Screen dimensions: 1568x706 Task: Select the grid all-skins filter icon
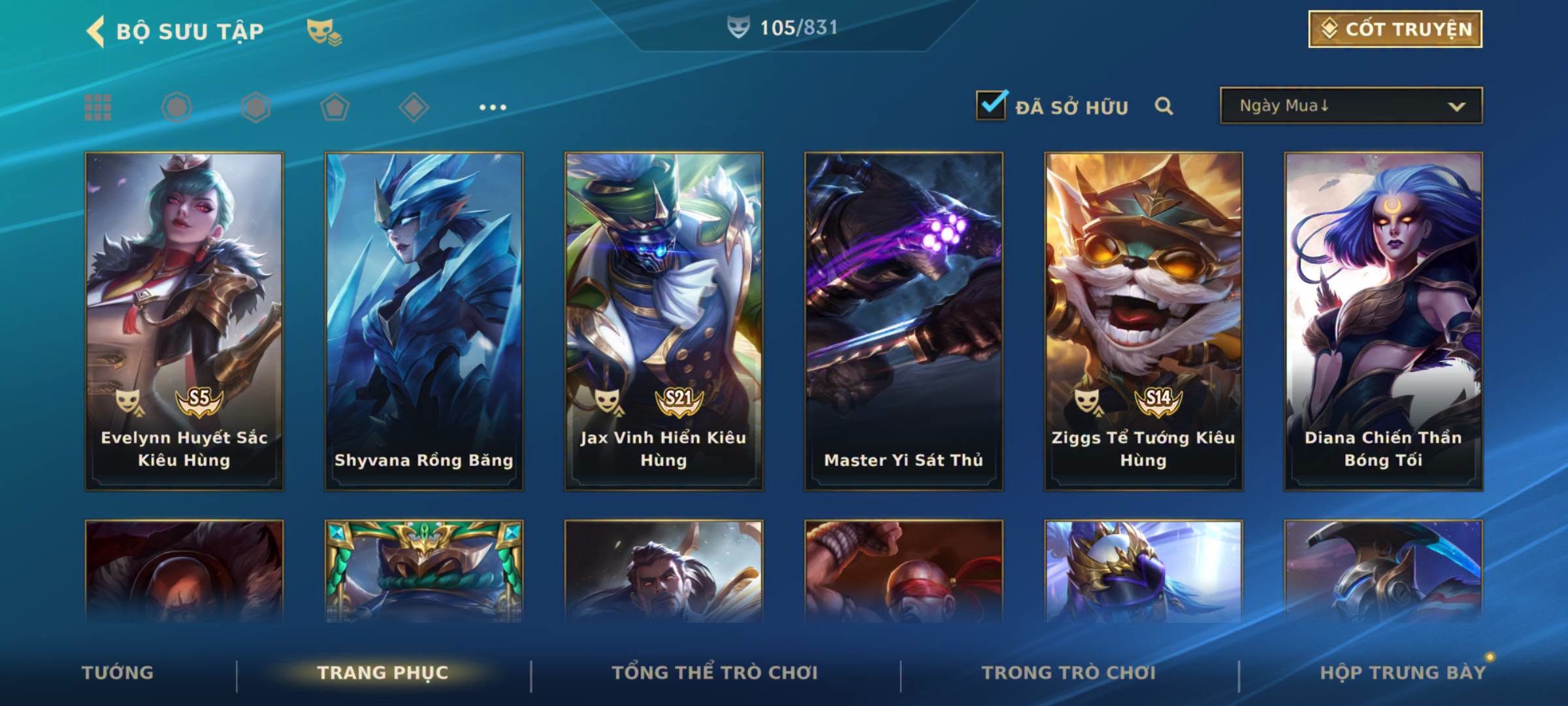click(x=98, y=107)
